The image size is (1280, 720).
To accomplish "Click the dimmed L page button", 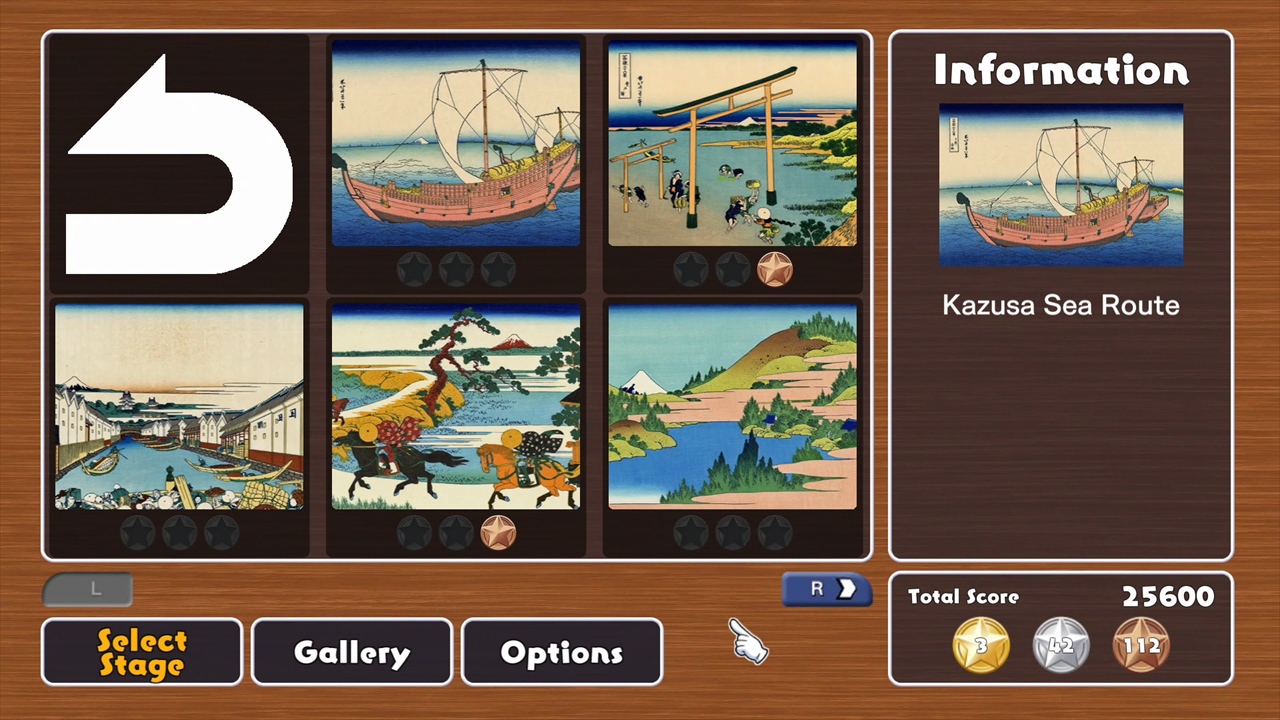I will click(x=88, y=589).
